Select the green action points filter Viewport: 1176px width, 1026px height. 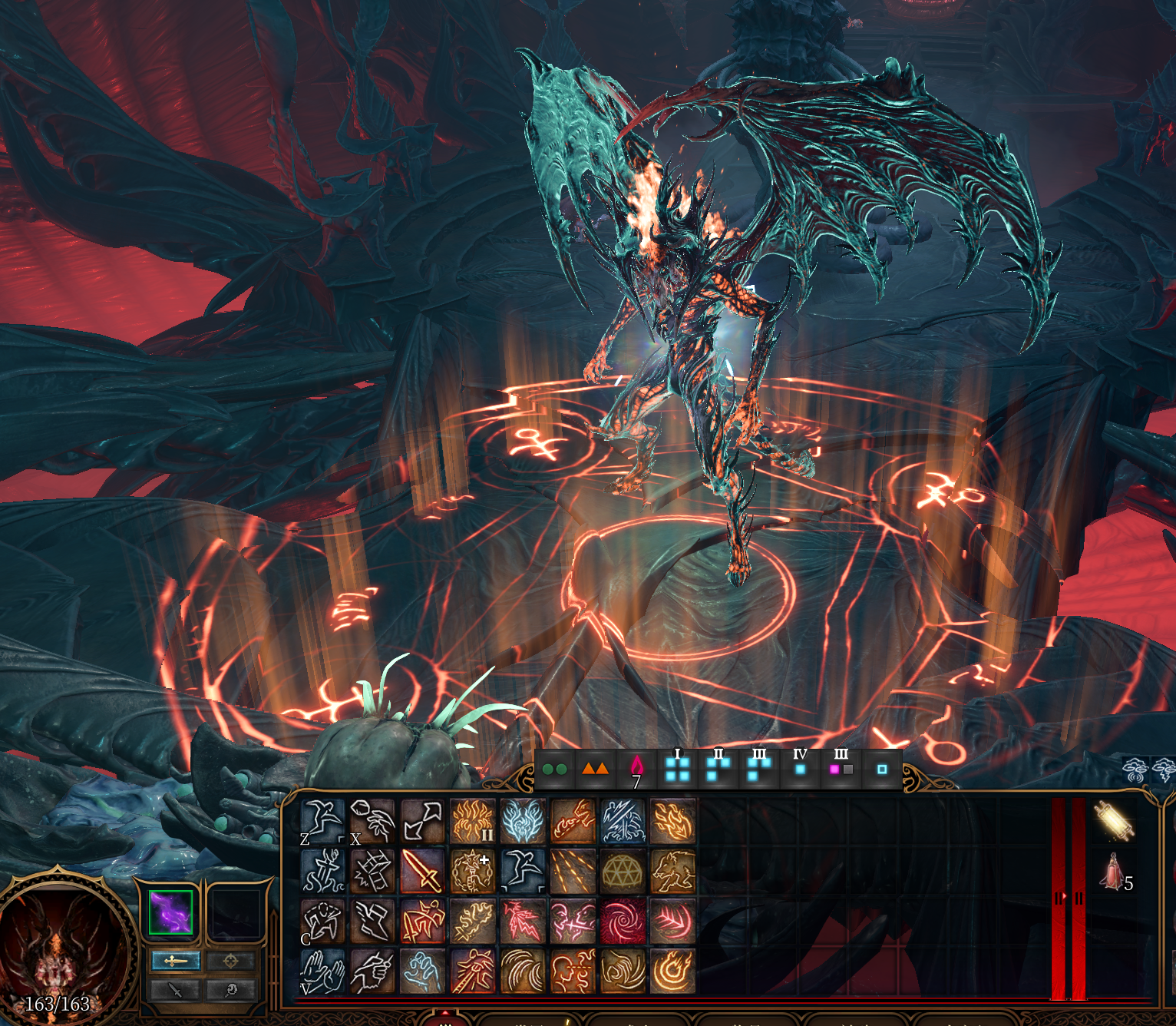pos(554,769)
